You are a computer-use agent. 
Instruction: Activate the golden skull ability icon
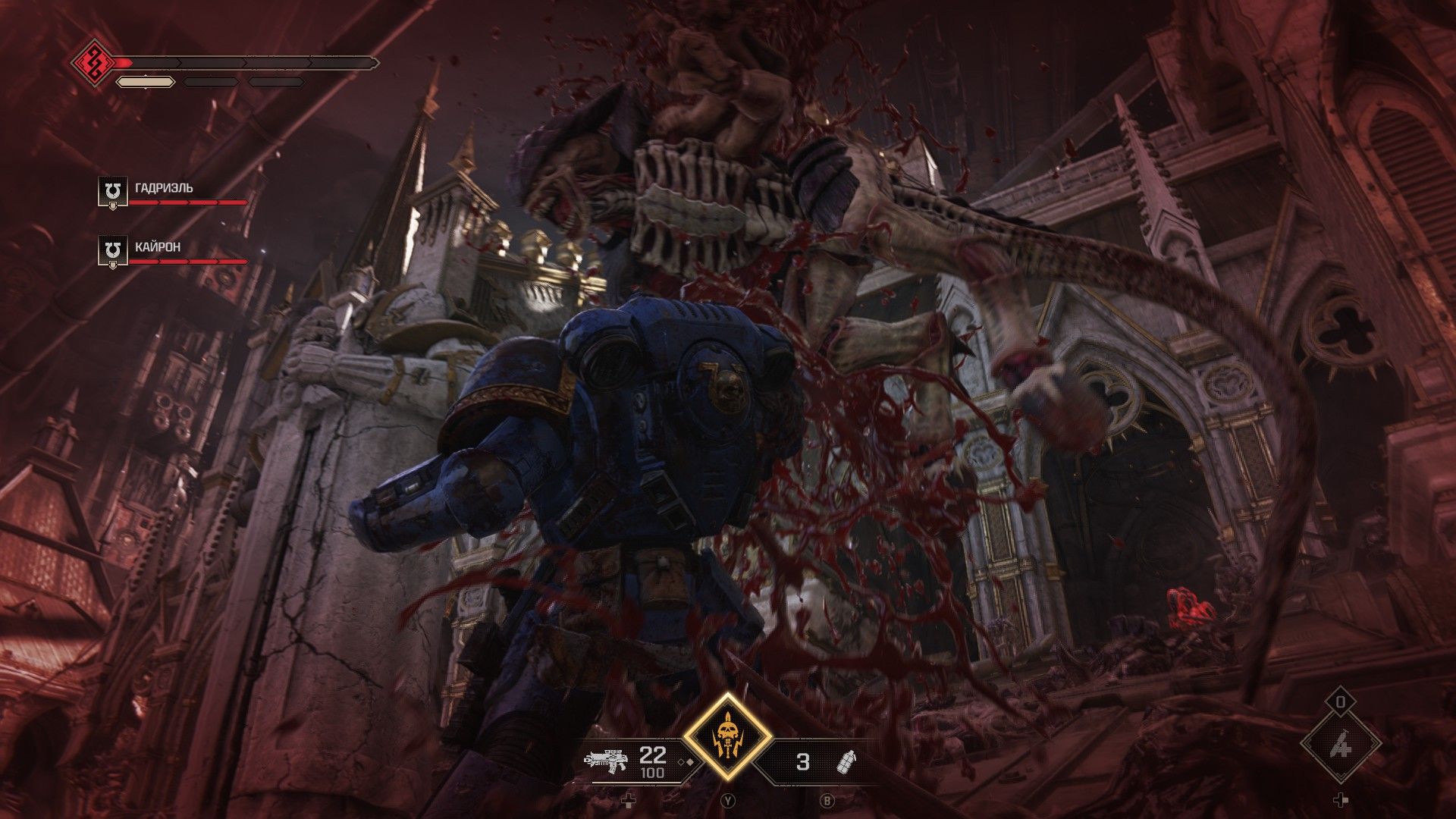click(x=727, y=736)
